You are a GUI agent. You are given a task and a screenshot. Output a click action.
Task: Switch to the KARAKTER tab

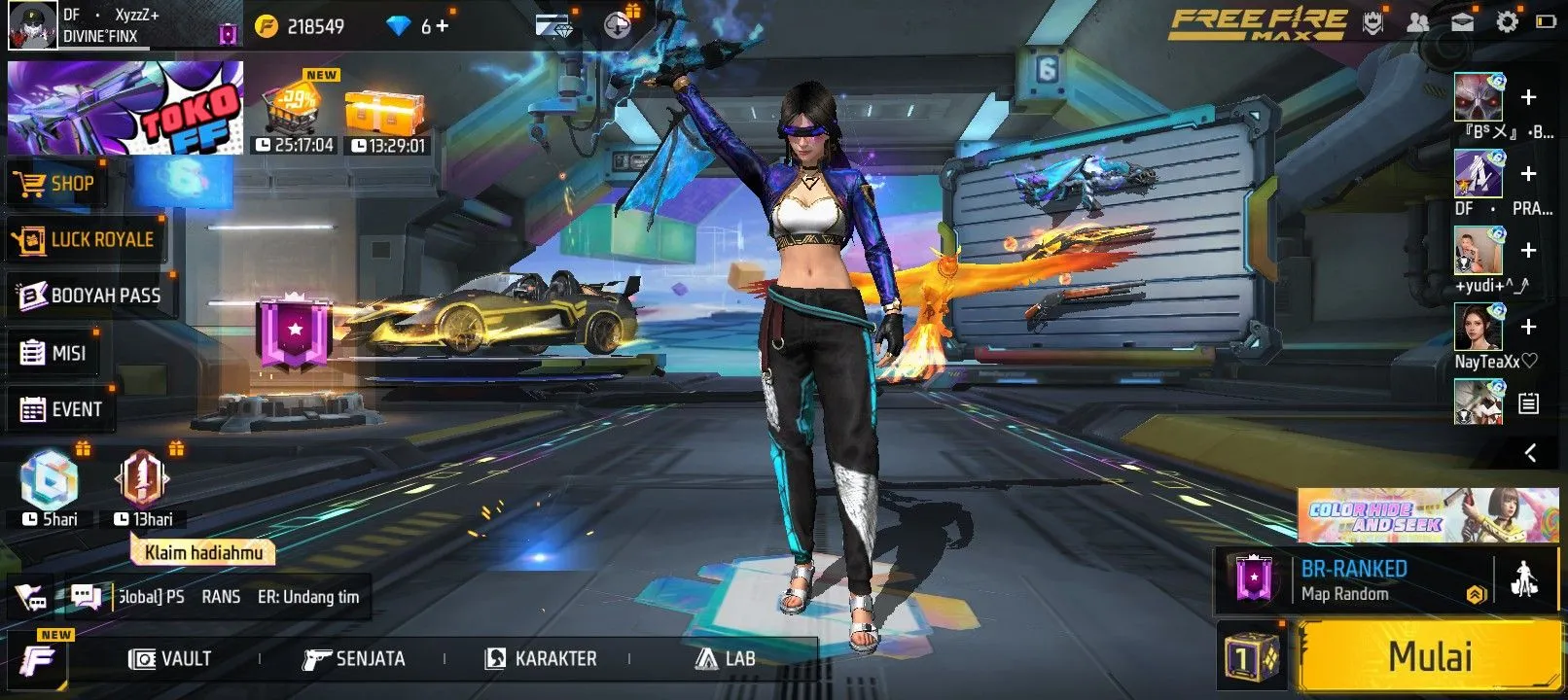tap(541, 659)
